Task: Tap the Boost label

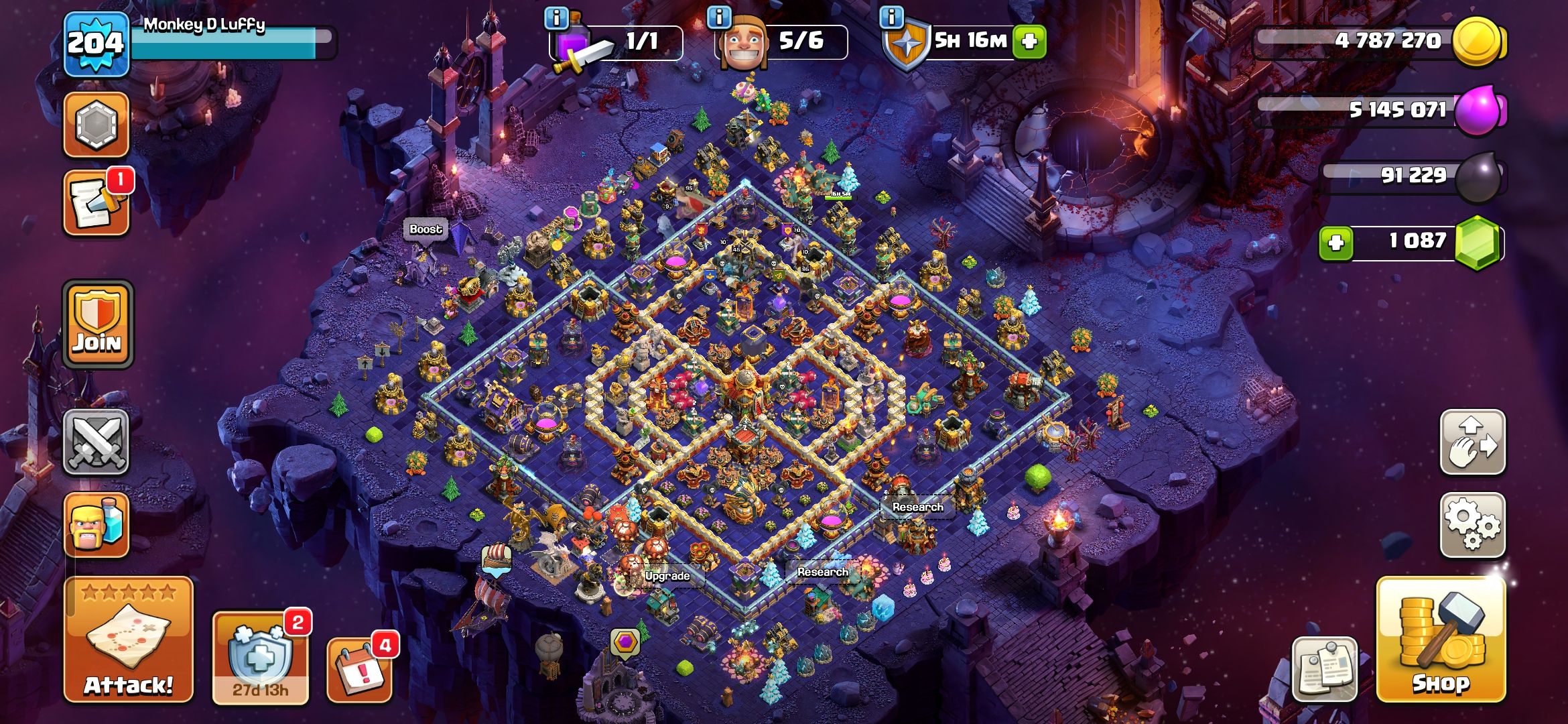Action: 426,229
